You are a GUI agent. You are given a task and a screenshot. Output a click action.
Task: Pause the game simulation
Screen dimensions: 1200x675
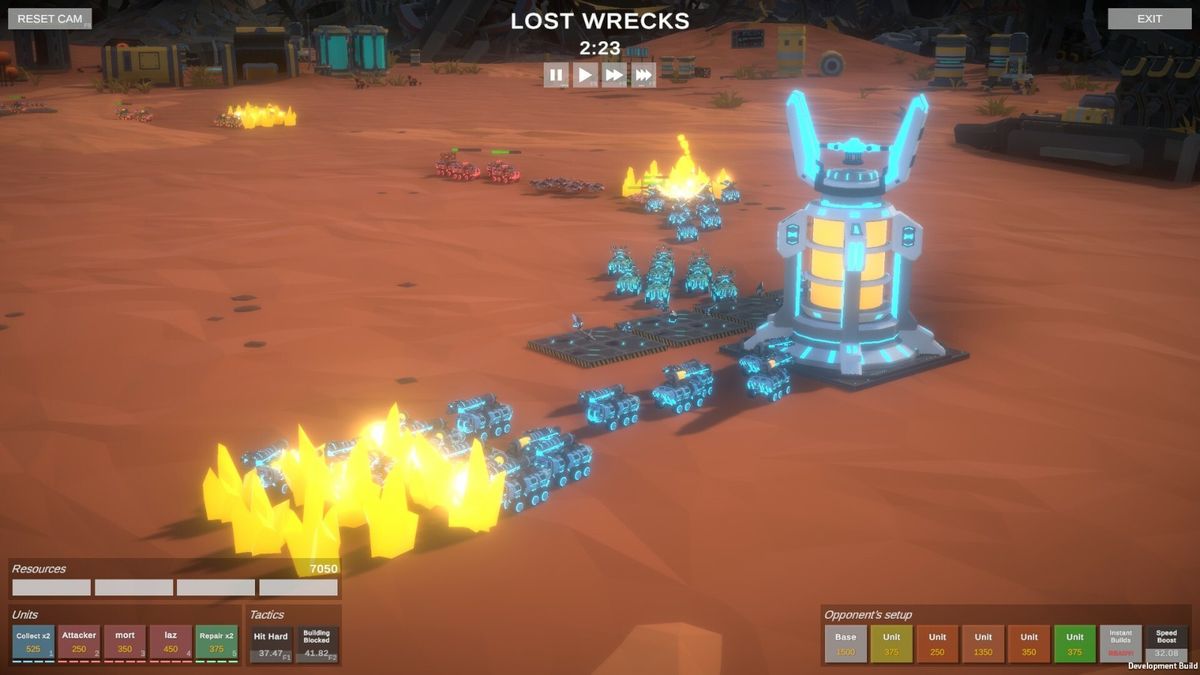tap(556, 75)
